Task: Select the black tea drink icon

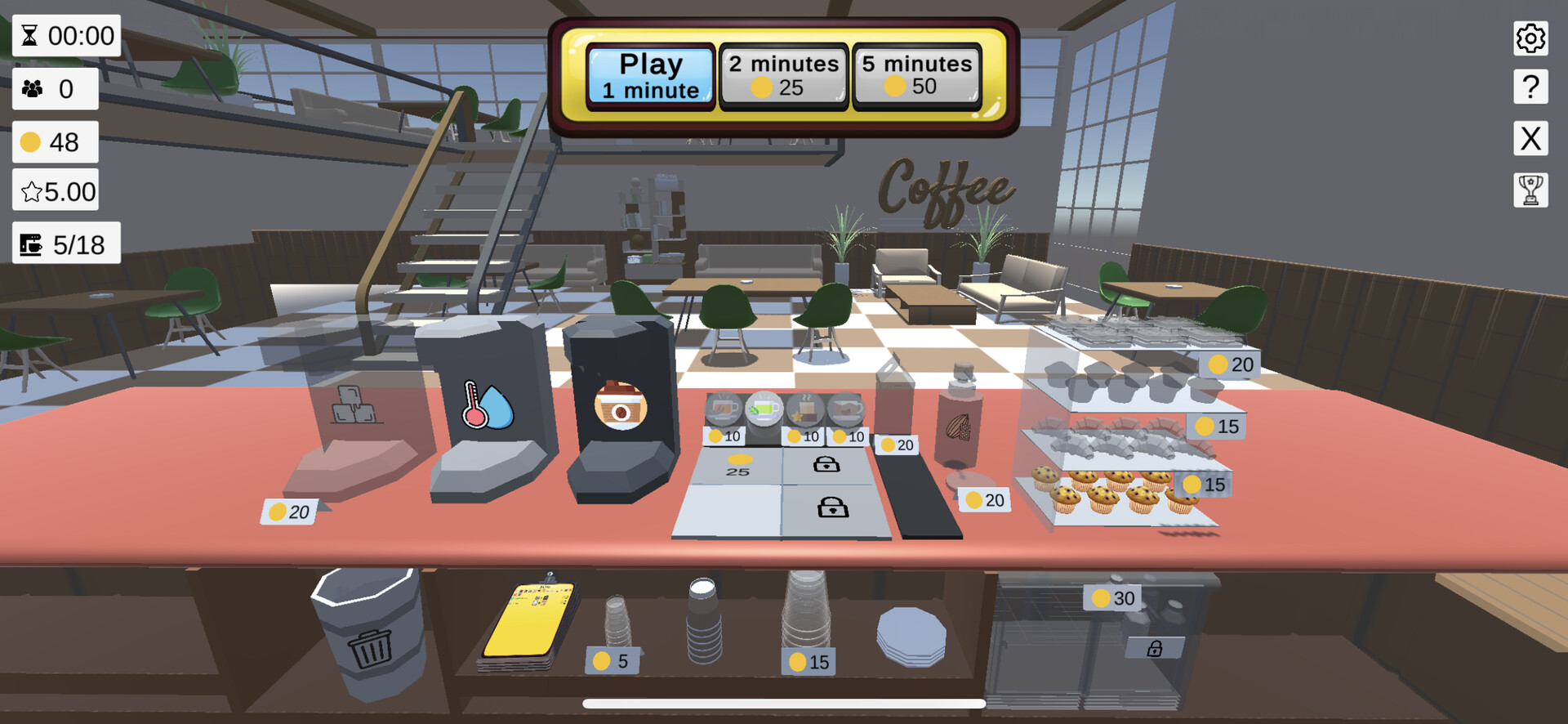Action: coord(723,407)
